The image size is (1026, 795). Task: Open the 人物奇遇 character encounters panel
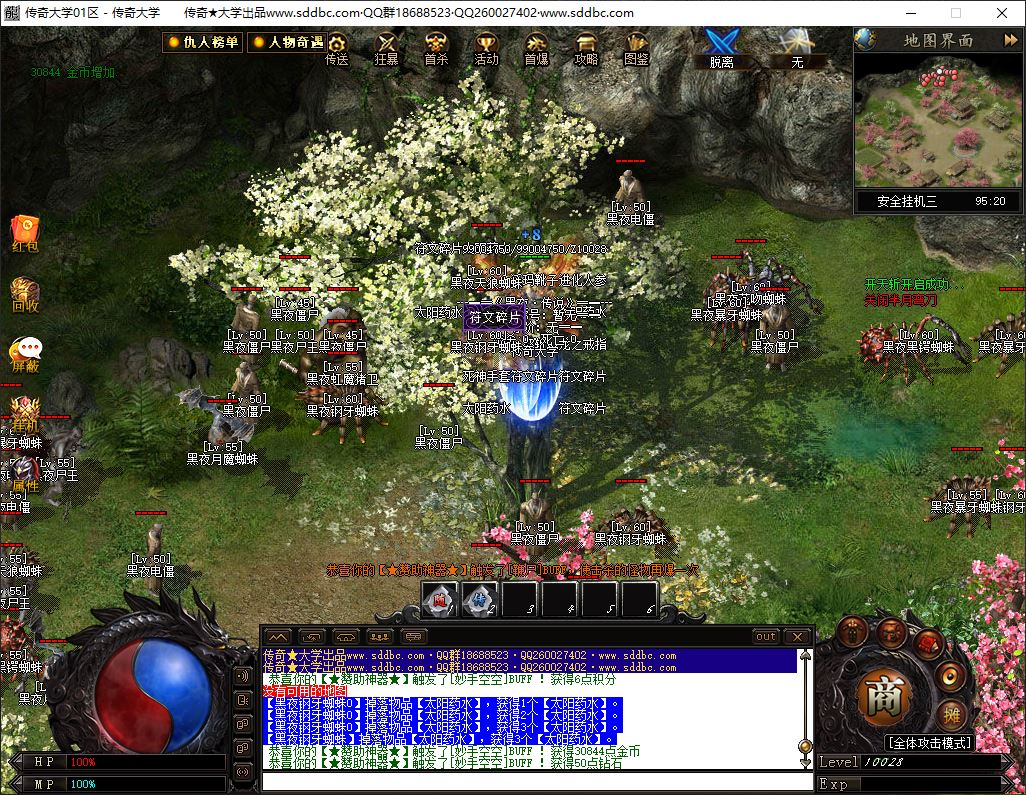coord(287,42)
